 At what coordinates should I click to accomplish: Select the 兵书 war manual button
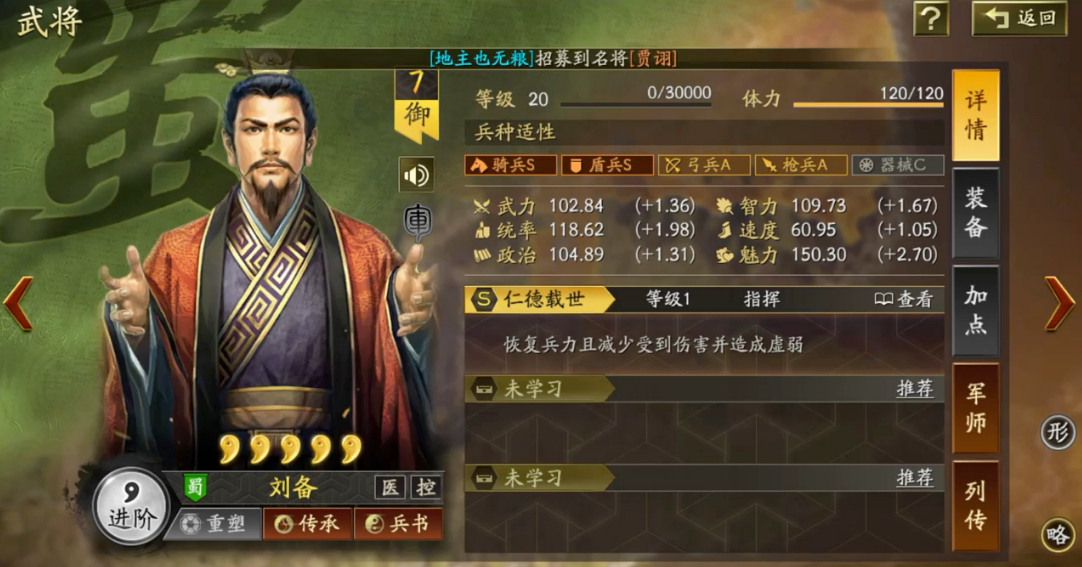point(398,524)
